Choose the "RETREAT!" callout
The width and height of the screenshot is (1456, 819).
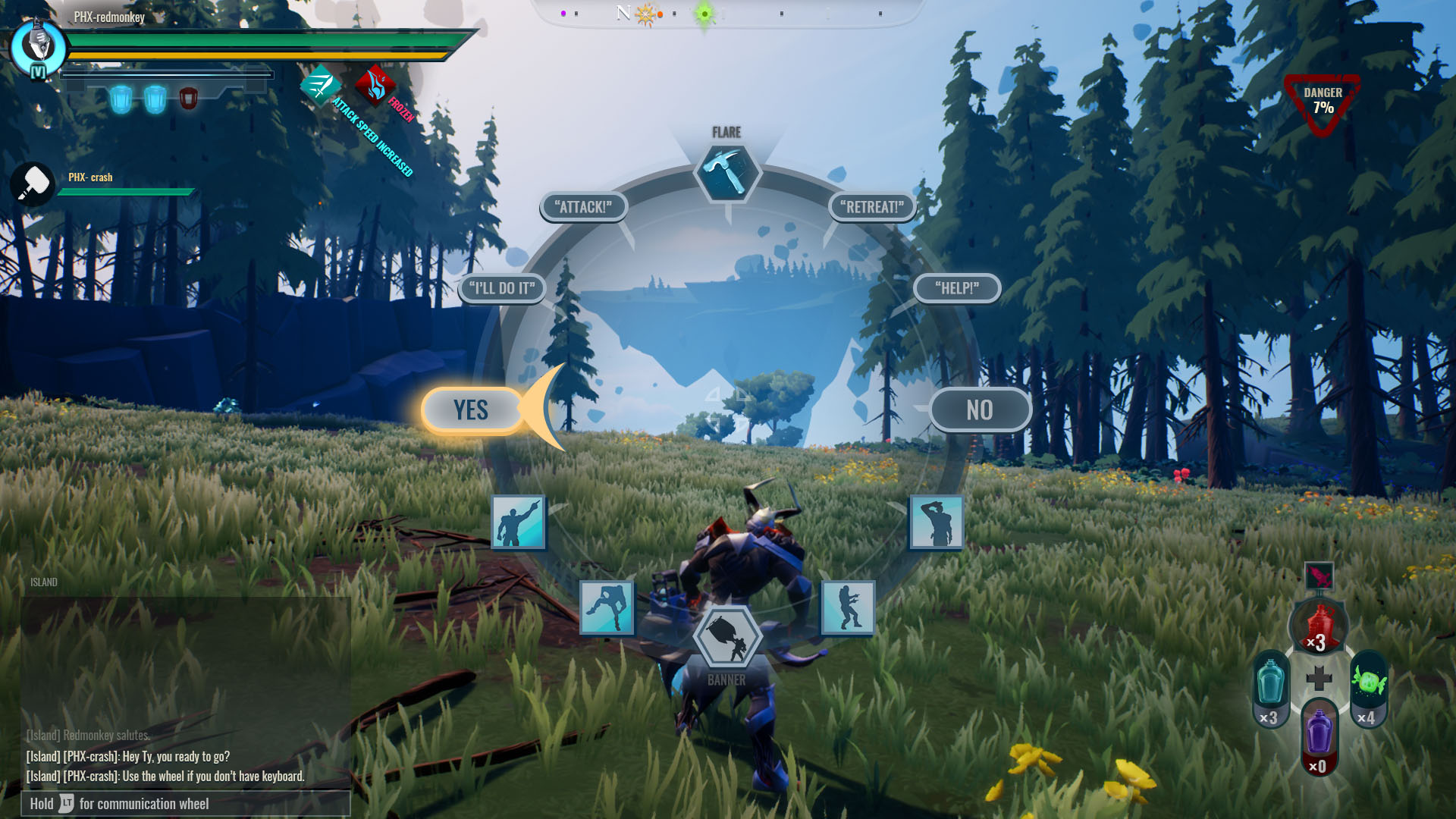coord(872,207)
